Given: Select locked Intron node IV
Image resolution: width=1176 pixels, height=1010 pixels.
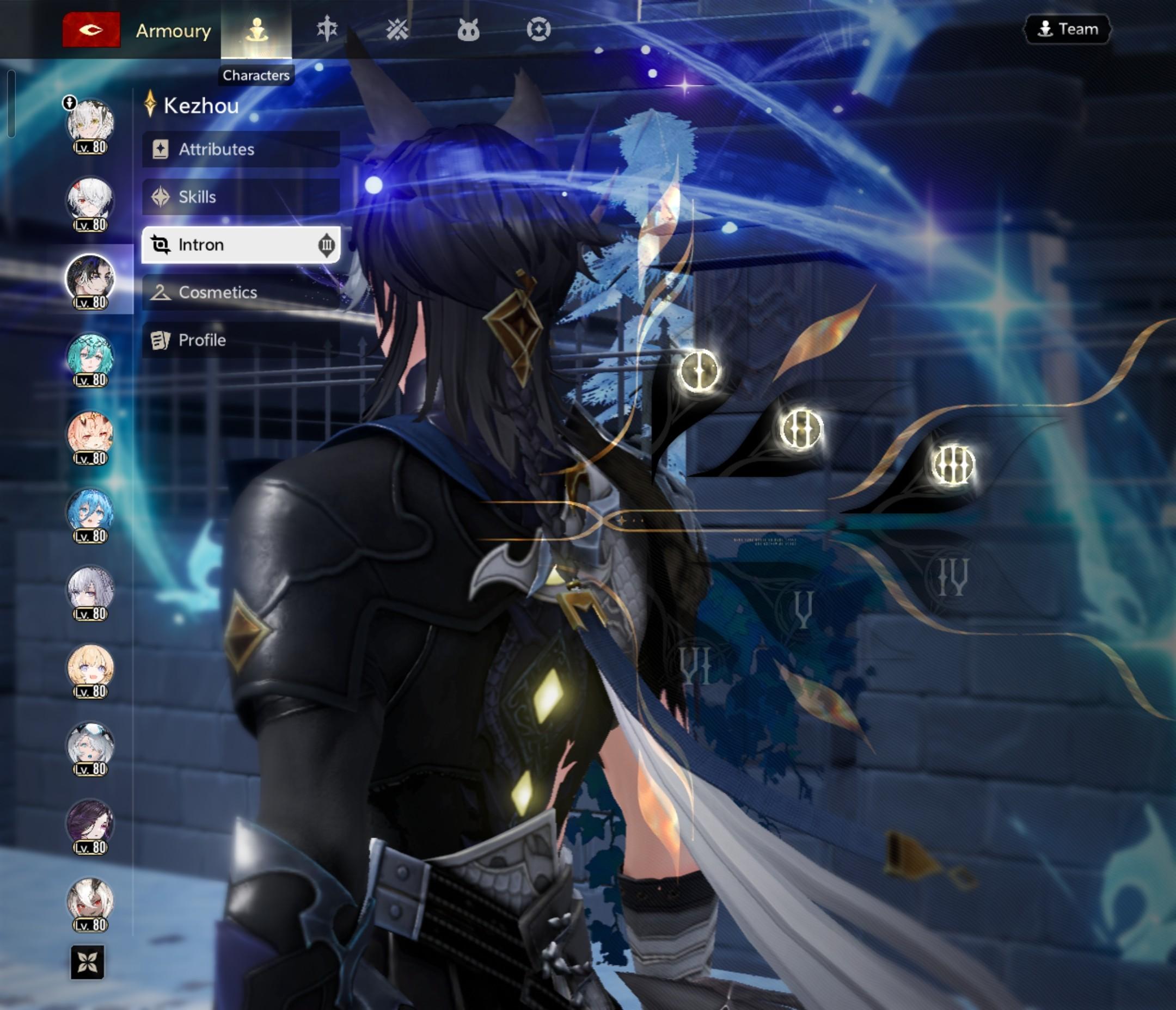Looking at the screenshot, I should point(952,577).
